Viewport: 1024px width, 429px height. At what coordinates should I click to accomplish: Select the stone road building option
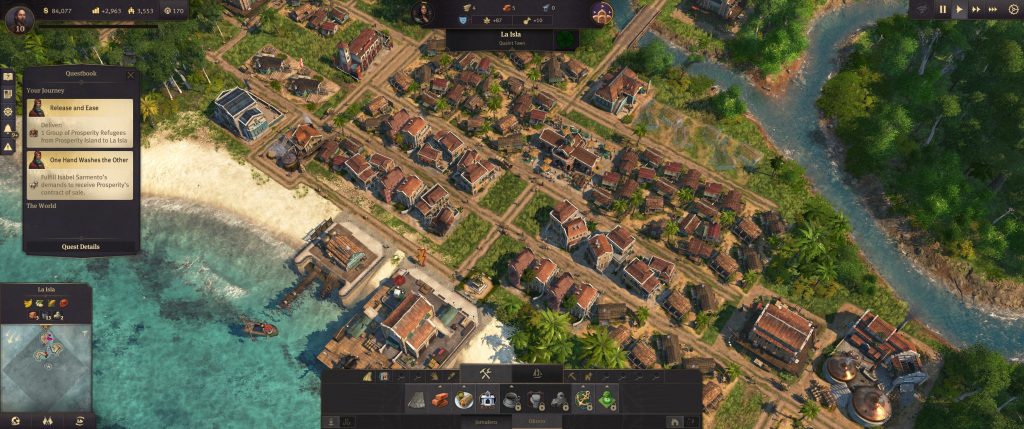click(417, 399)
